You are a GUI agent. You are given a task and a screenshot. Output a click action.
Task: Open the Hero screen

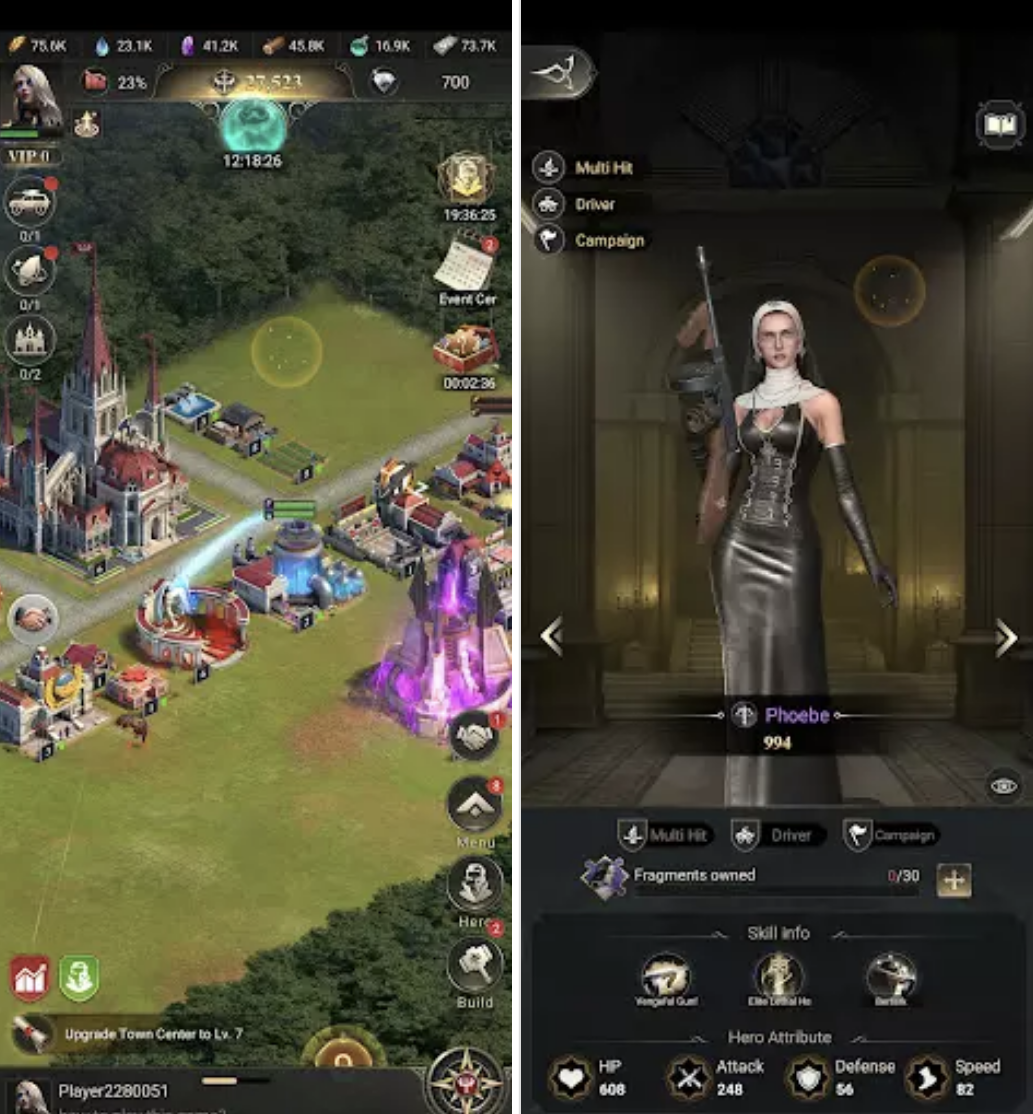[x=474, y=884]
